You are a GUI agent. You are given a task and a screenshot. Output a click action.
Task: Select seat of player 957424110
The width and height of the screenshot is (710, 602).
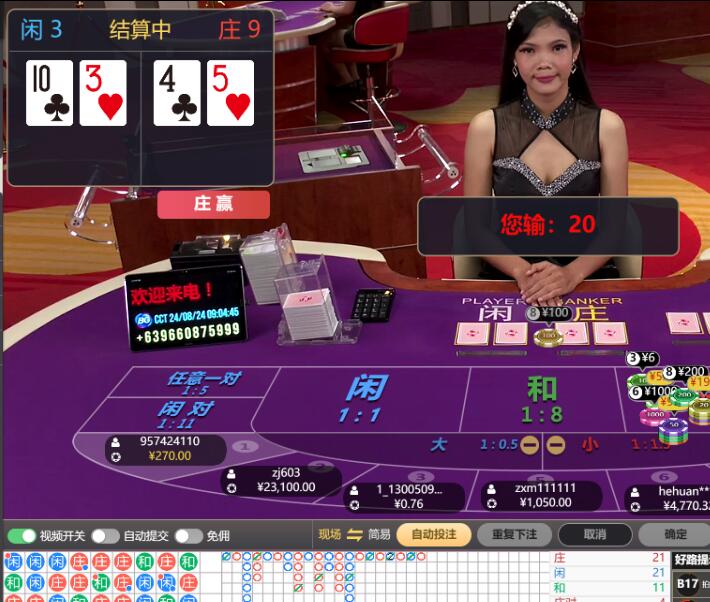(165, 449)
